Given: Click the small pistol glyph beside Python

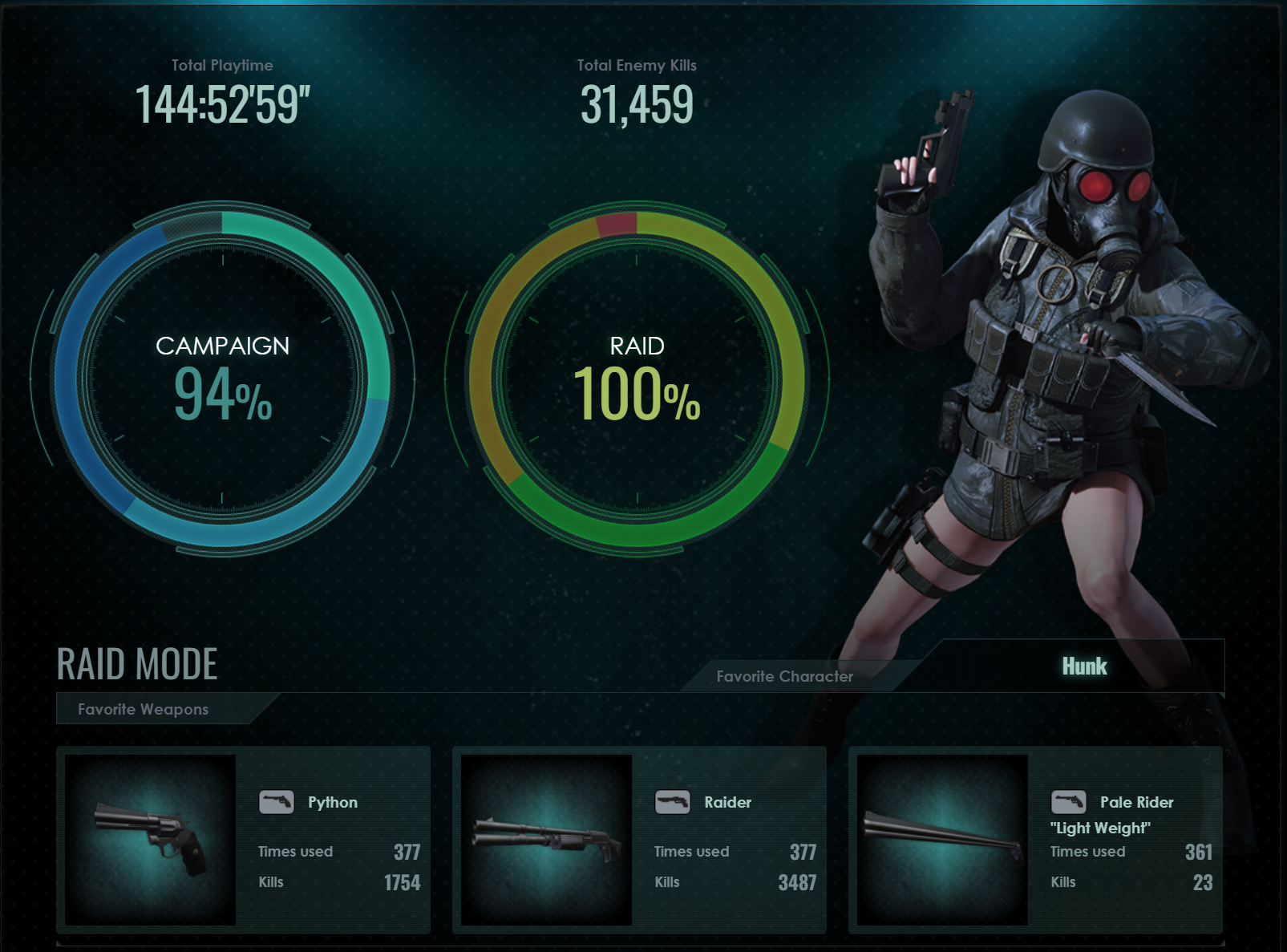Looking at the screenshot, I should (x=277, y=800).
